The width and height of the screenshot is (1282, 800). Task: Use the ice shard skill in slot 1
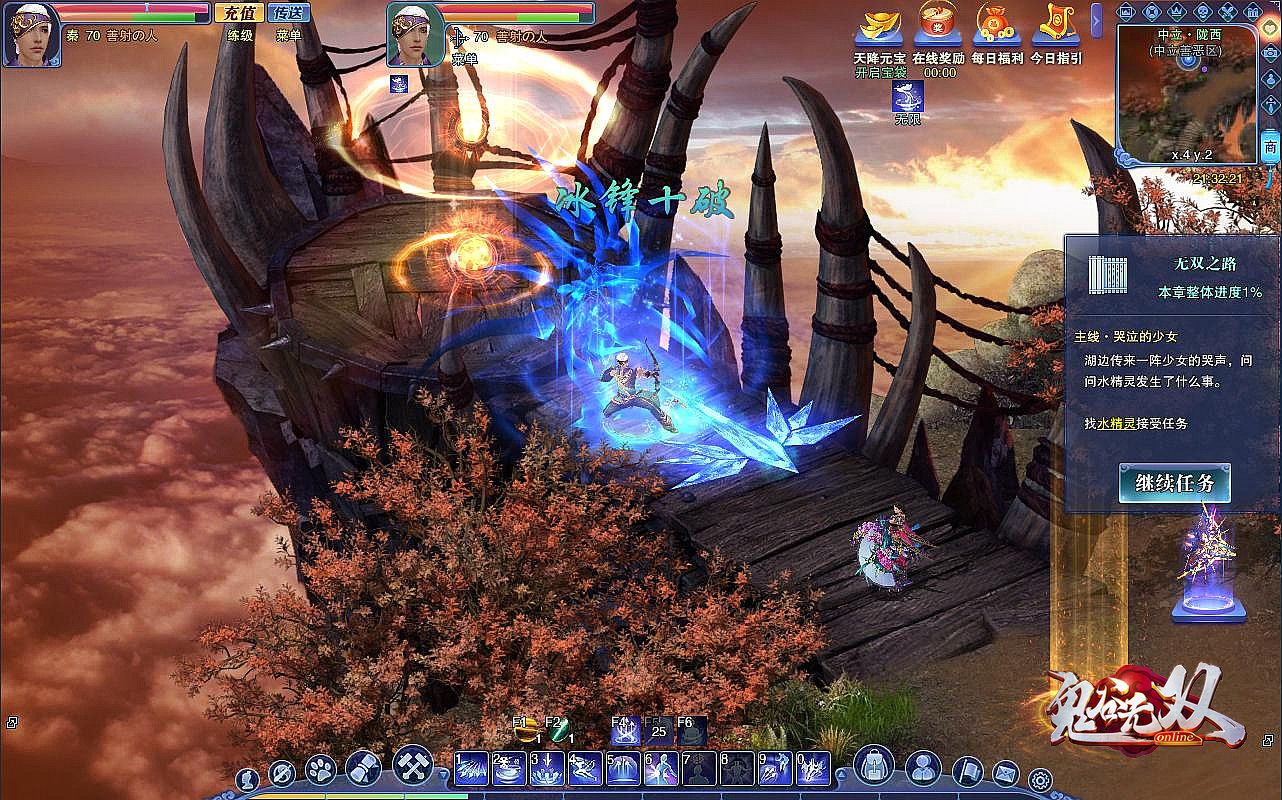pyautogui.click(x=472, y=769)
